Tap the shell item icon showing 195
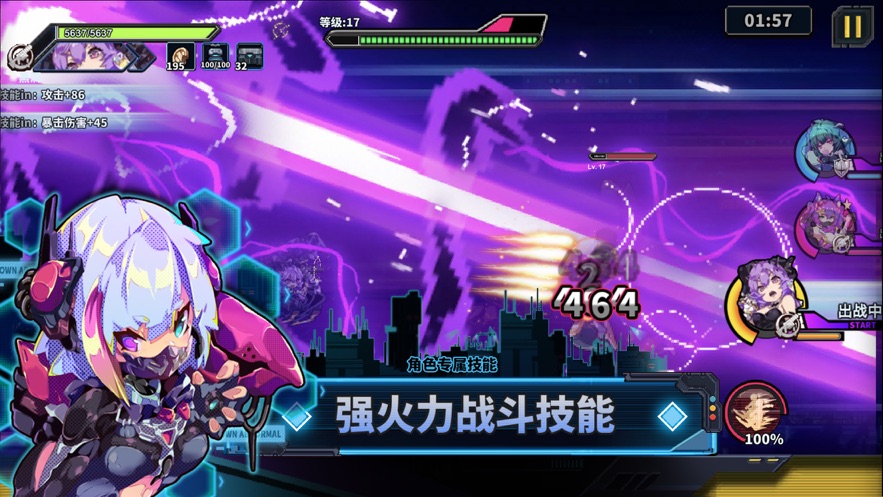Image resolution: width=883 pixels, height=497 pixels. point(180,56)
